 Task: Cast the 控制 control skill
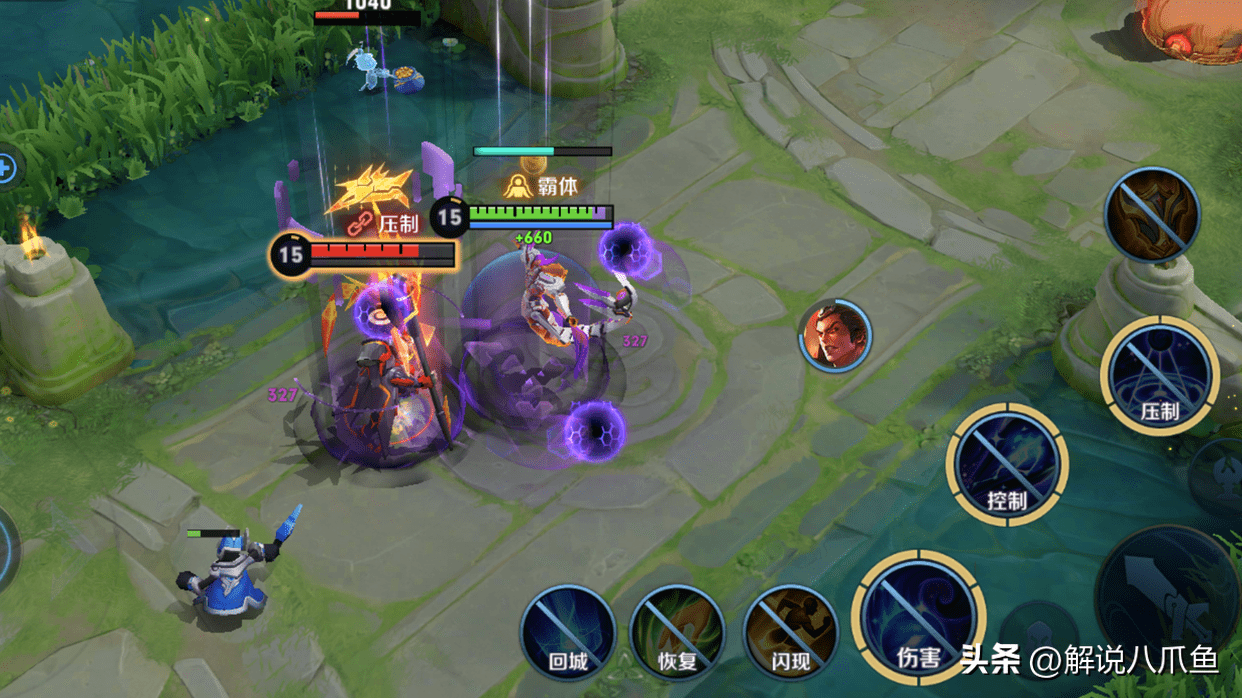pyautogui.click(x=1006, y=464)
